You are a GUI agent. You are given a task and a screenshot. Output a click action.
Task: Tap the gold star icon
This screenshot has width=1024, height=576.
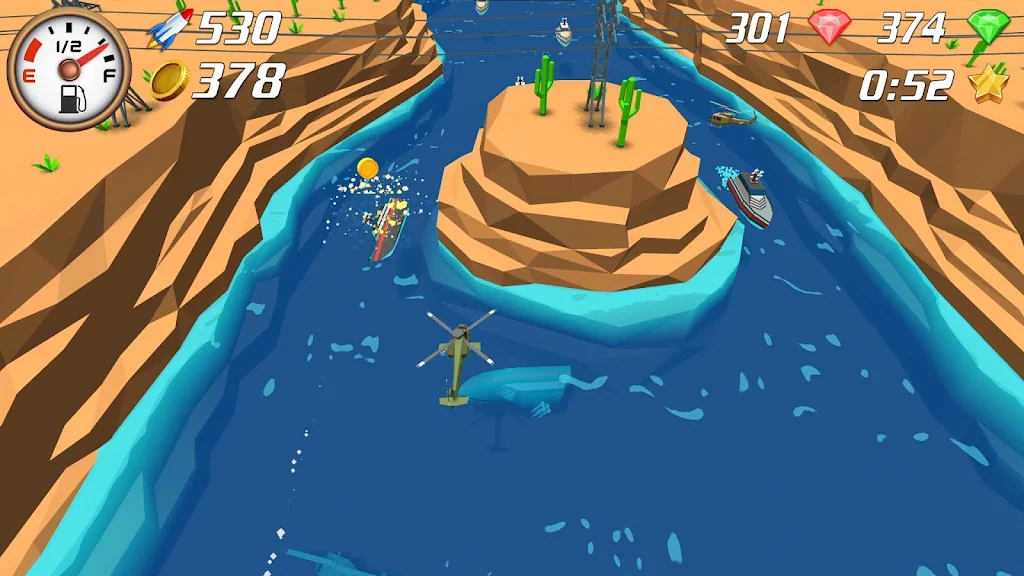[x=988, y=84]
